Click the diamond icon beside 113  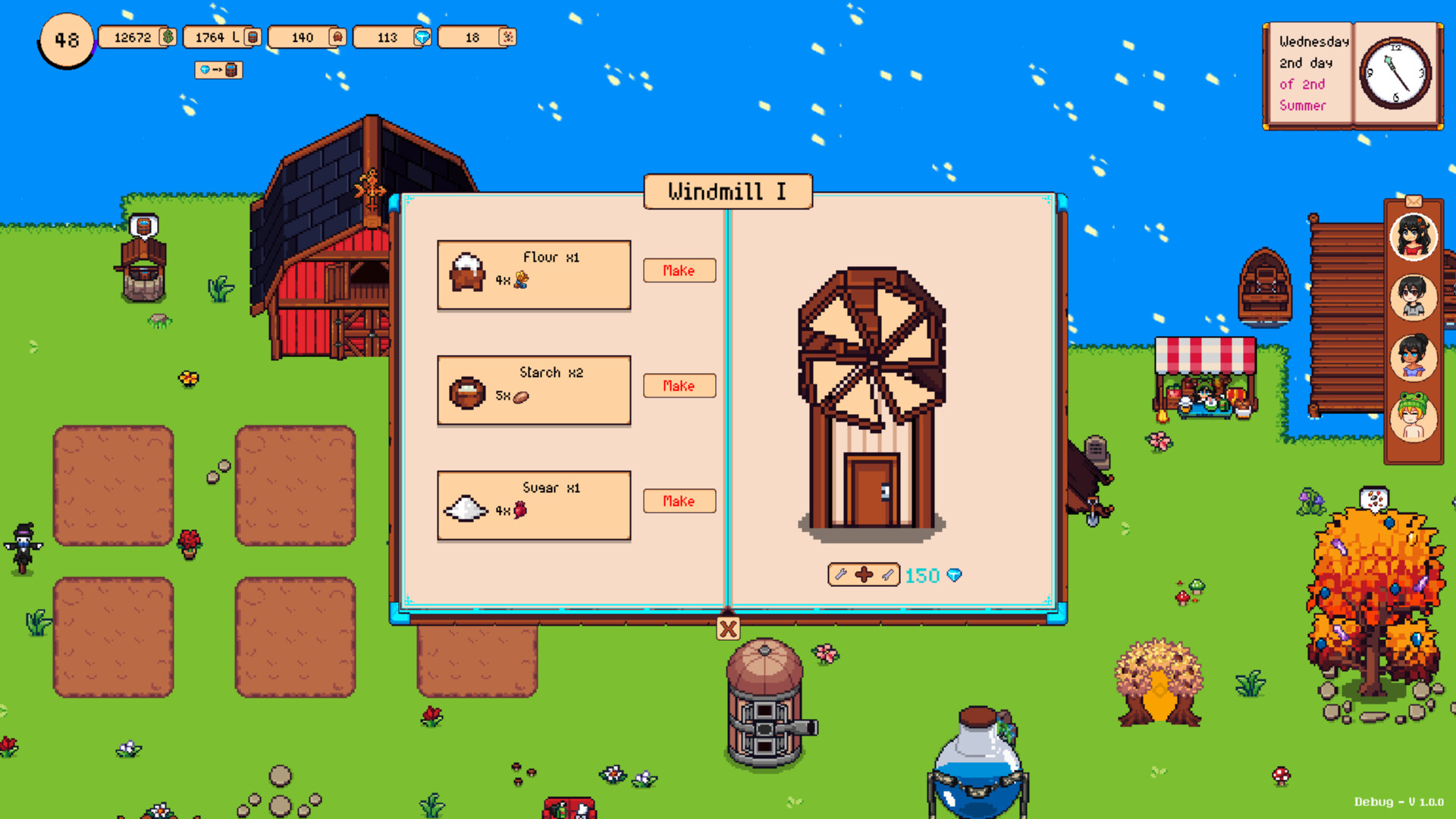pos(423,36)
